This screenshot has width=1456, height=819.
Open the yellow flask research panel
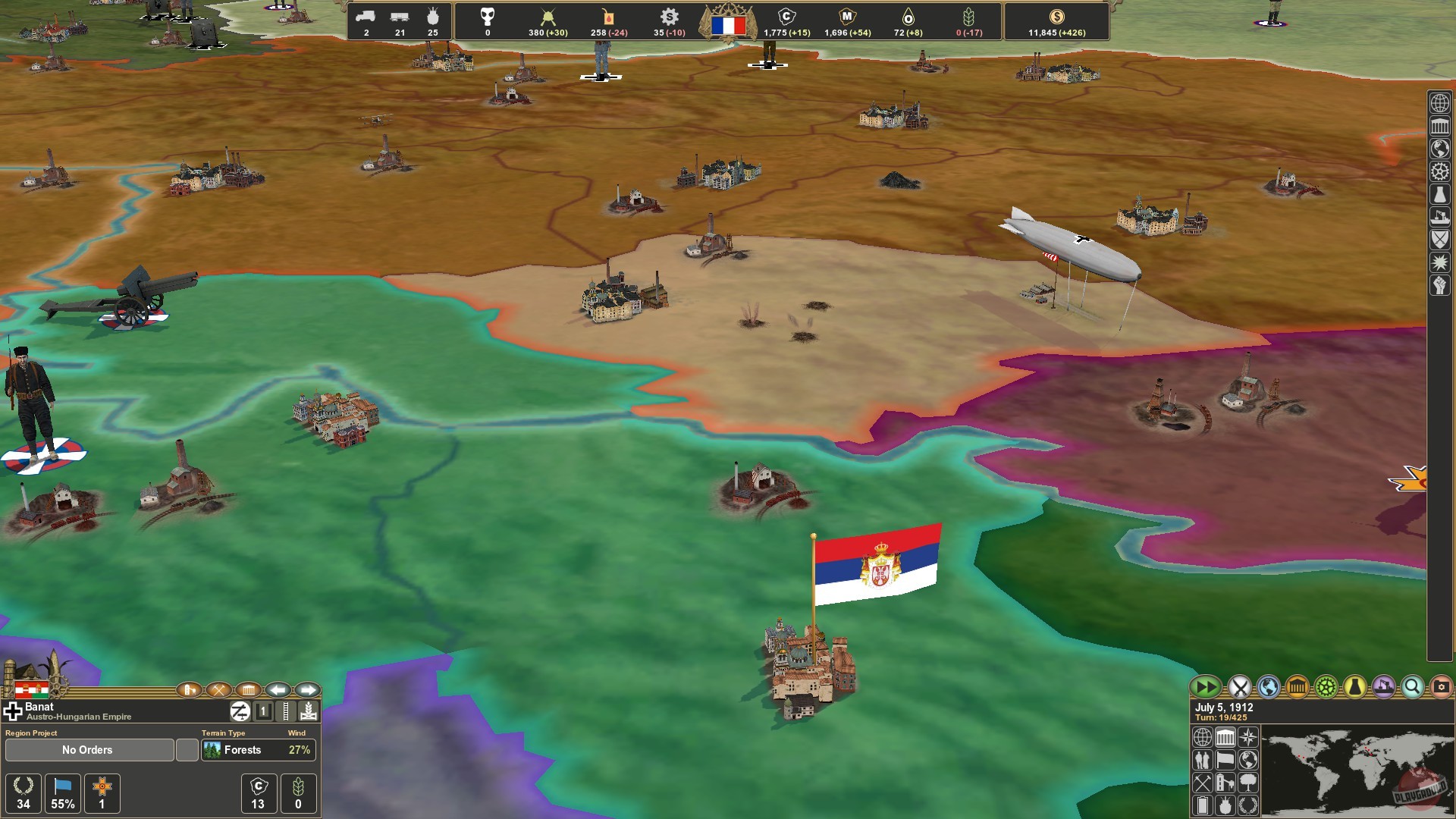pyautogui.click(x=1354, y=687)
